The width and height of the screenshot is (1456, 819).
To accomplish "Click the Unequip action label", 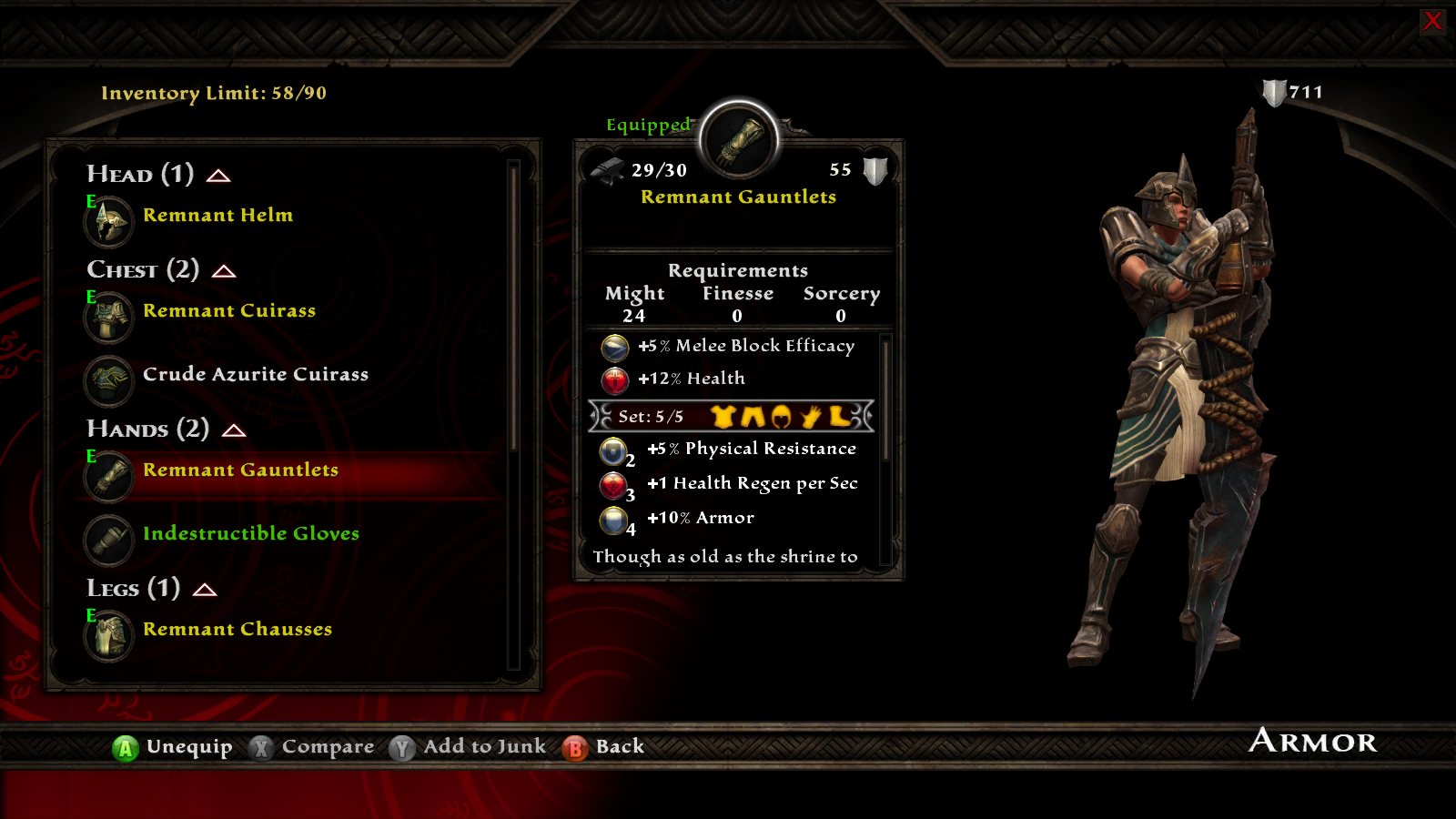I will click(188, 747).
